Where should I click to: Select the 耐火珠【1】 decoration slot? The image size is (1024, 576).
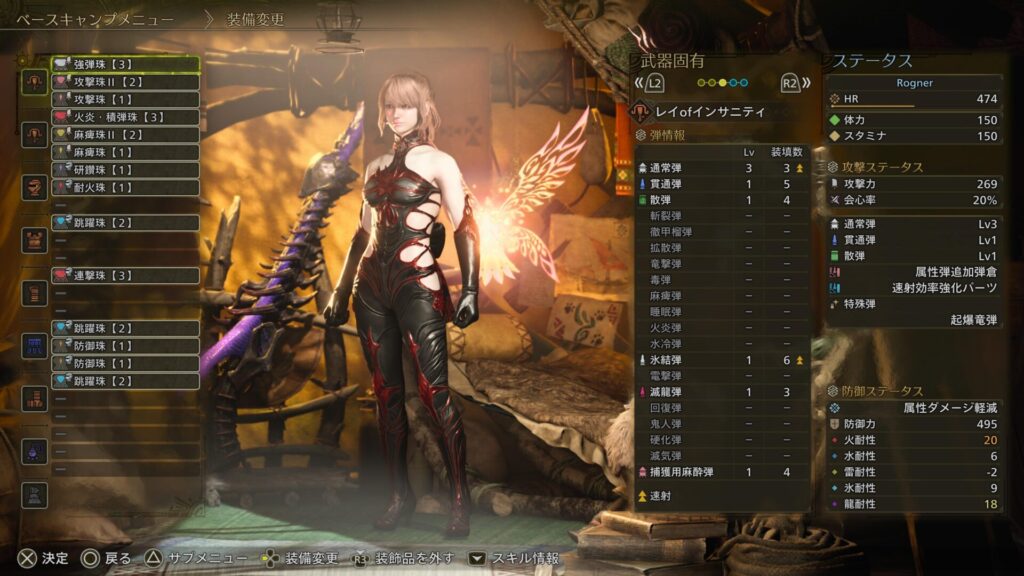[x=125, y=187]
